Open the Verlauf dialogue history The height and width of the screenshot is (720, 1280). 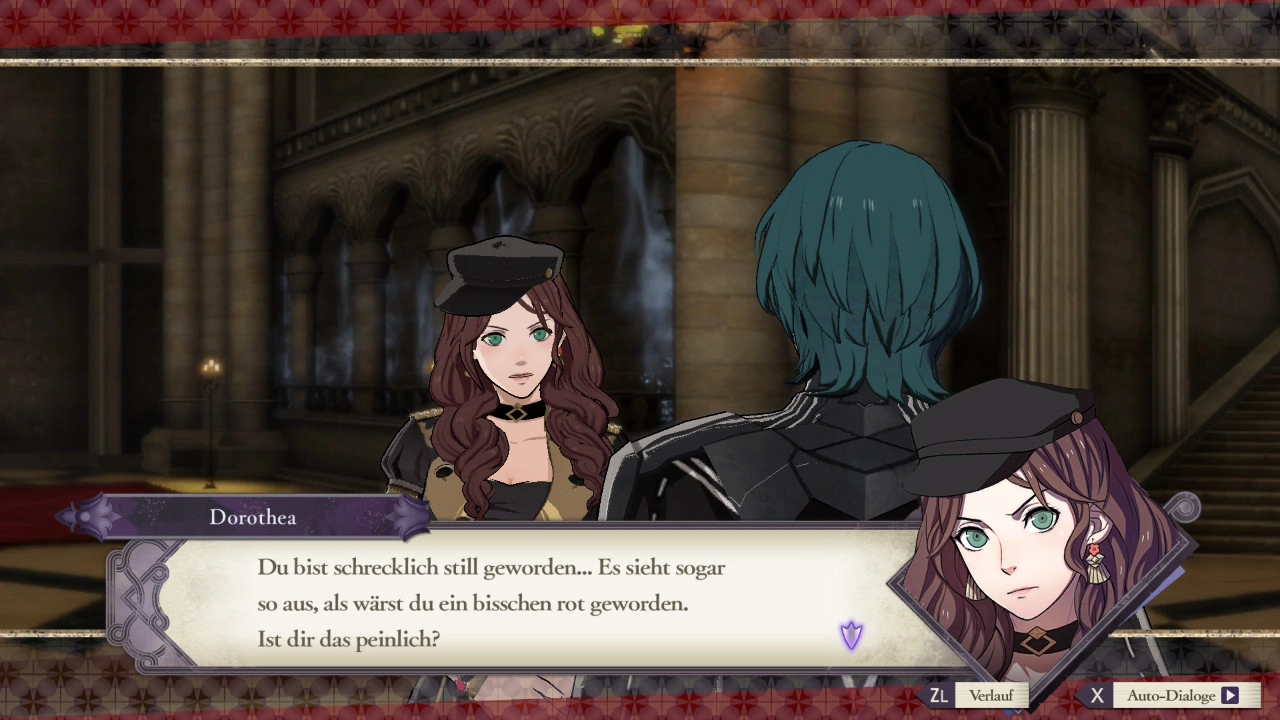coord(989,695)
